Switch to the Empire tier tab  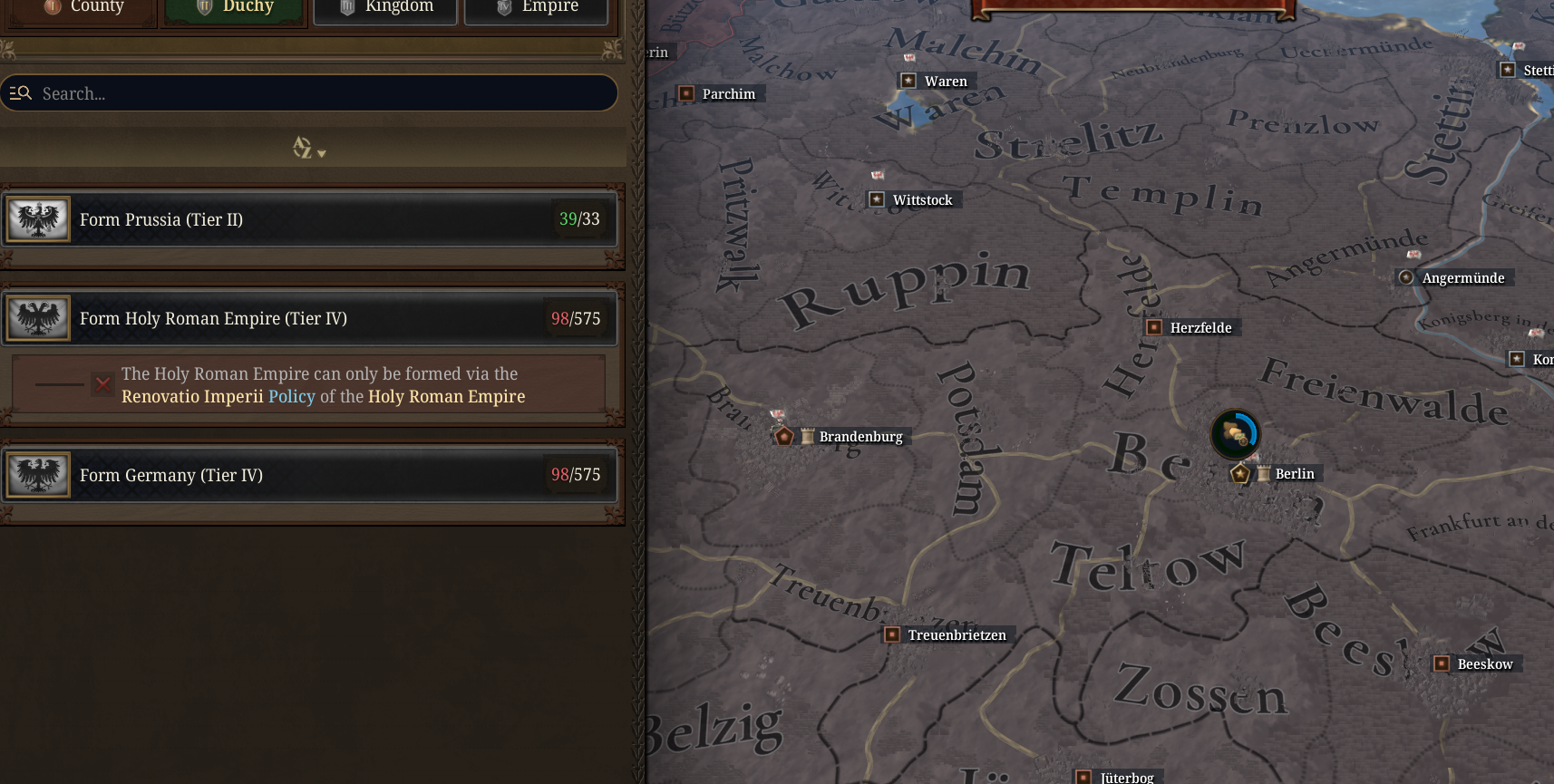pos(536,6)
